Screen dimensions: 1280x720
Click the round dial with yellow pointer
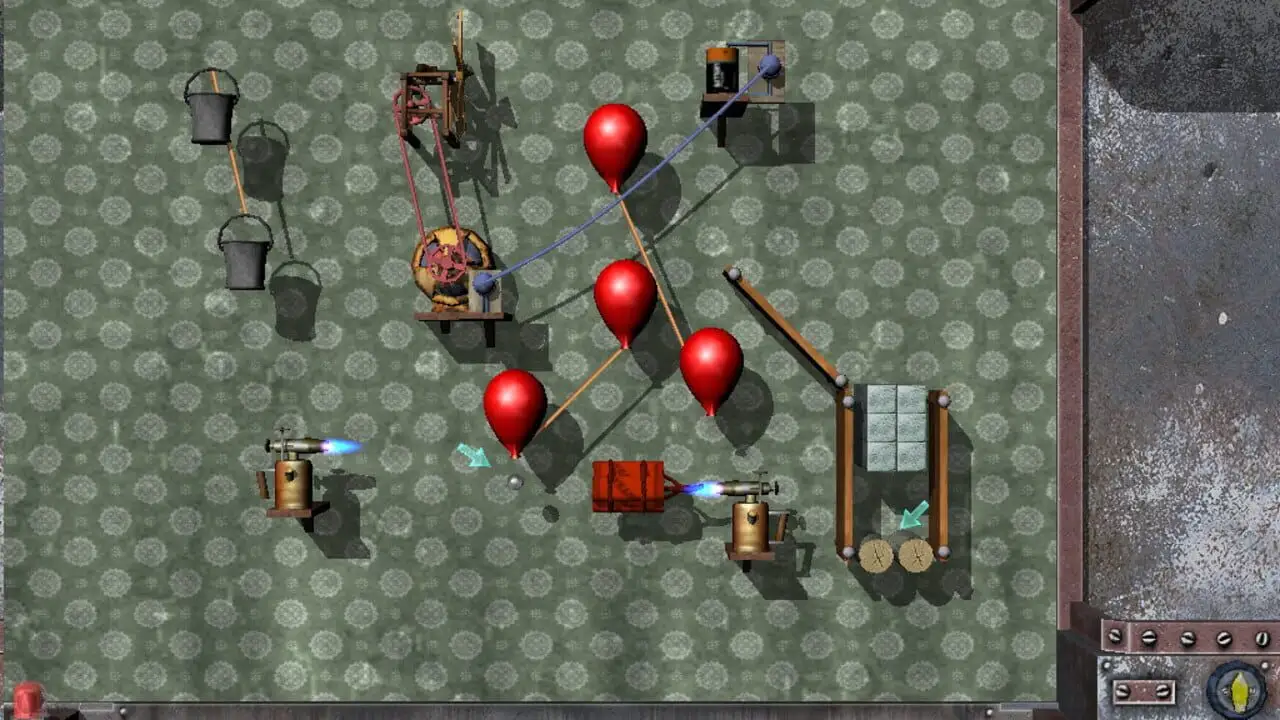coord(1236,690)
